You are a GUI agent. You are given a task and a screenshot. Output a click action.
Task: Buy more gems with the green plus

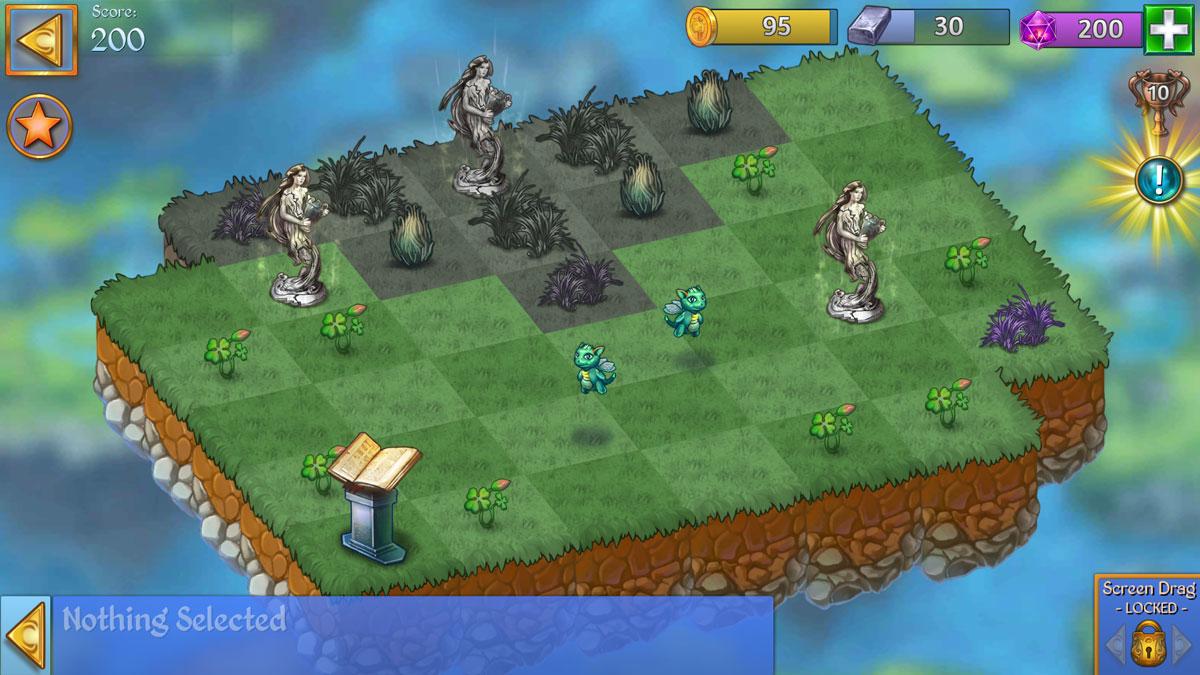coord(1166,28)
